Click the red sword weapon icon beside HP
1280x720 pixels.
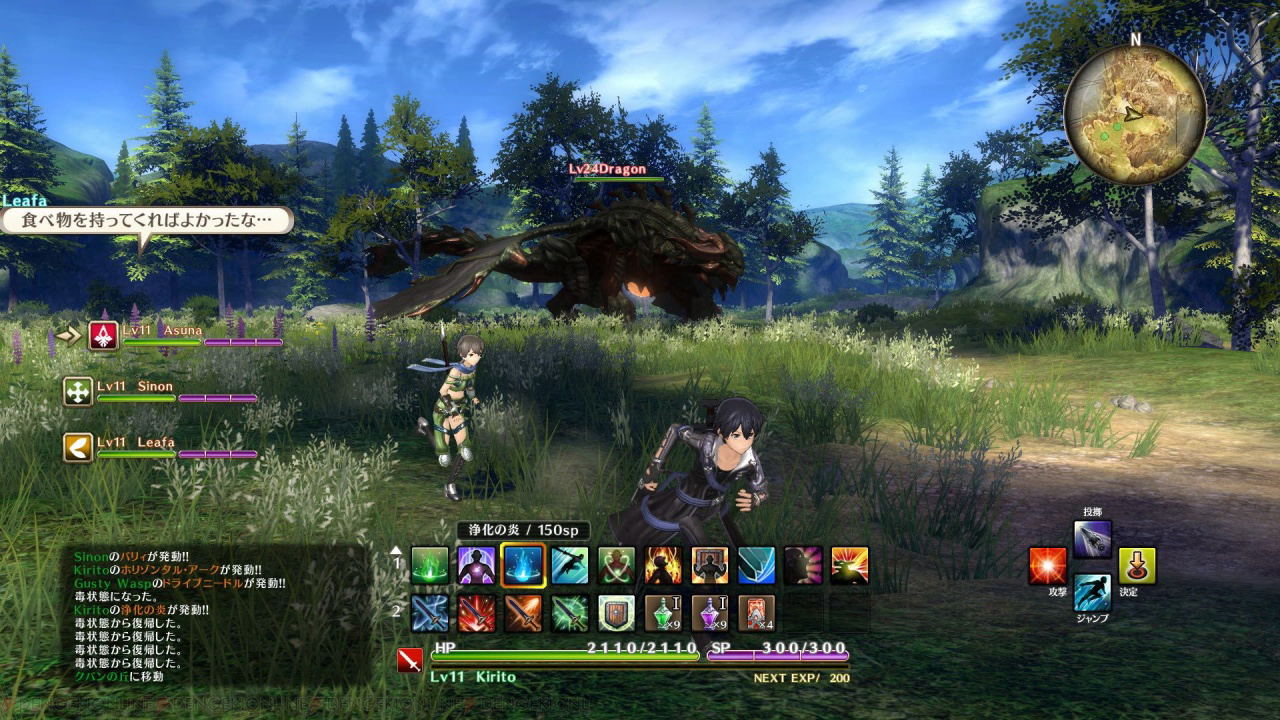[x=410, y=660]
